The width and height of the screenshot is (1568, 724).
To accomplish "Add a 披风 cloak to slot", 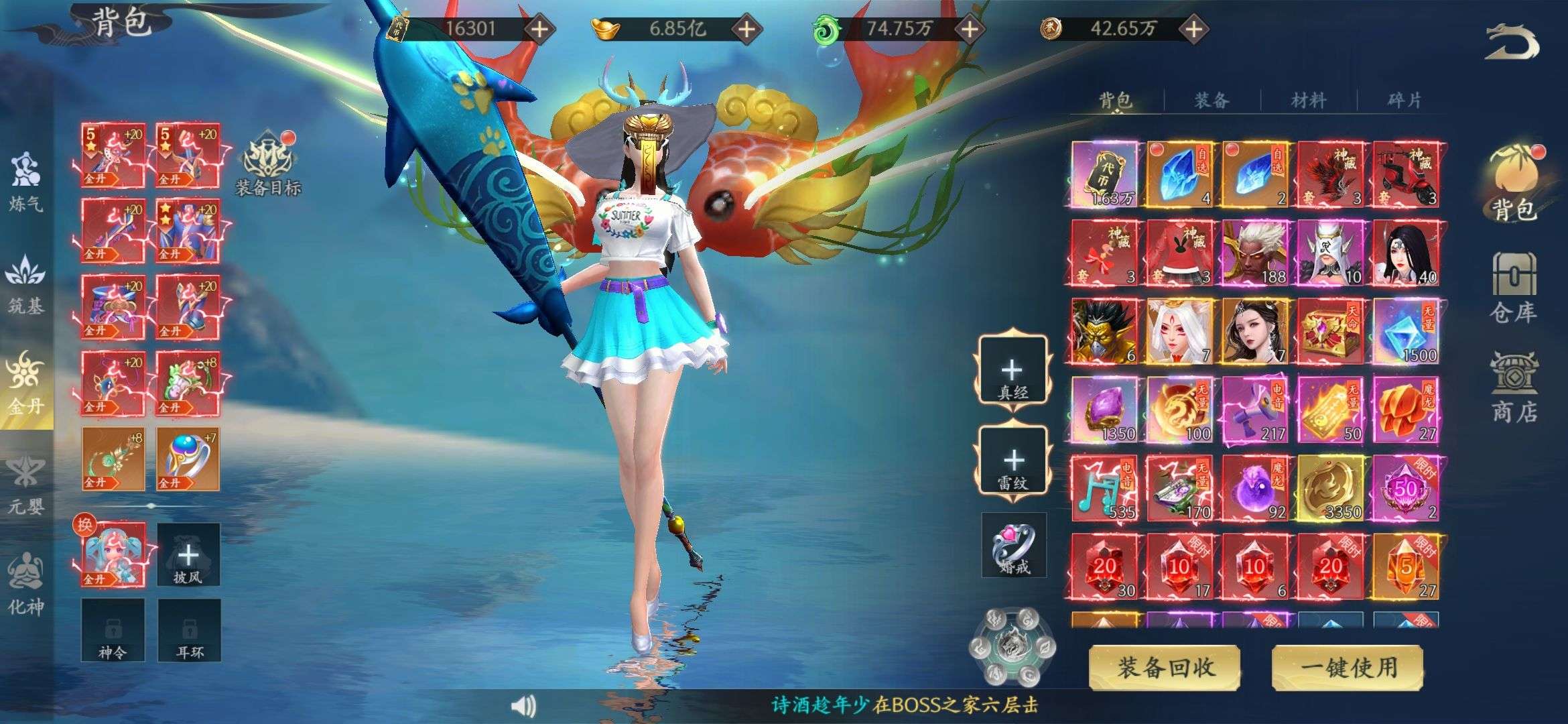I will click(x=188, y=555).
